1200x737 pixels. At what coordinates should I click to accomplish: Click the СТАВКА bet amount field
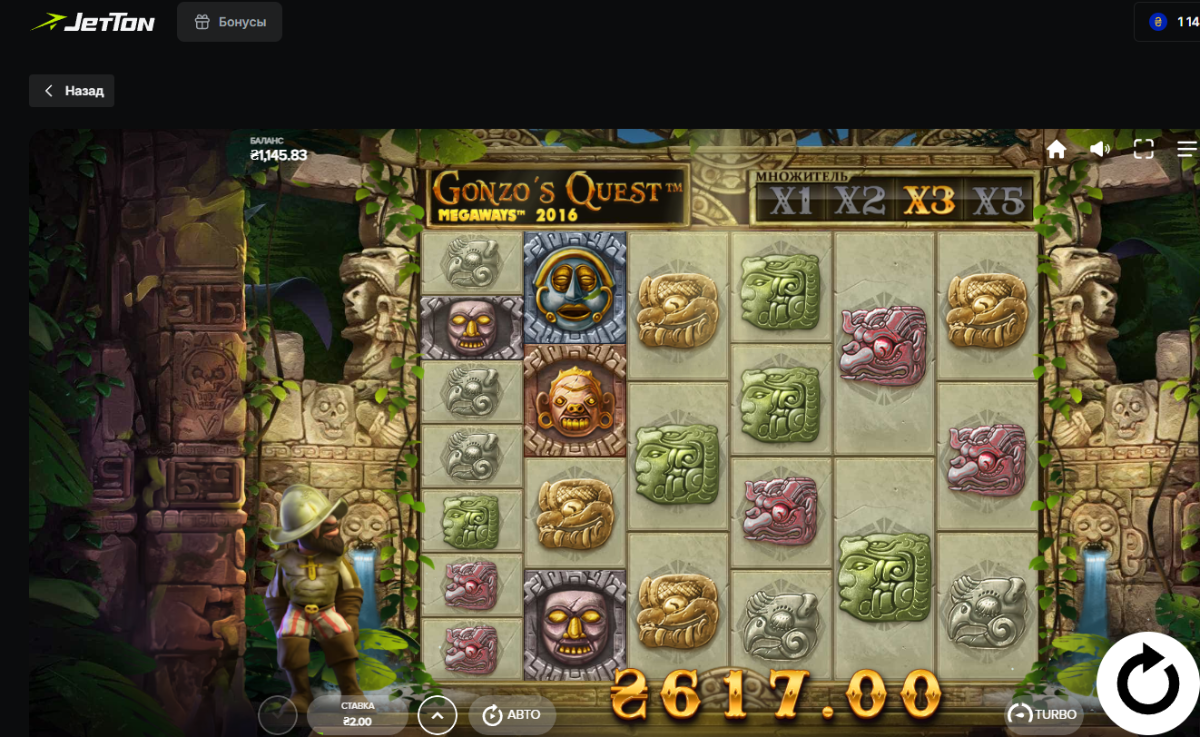357,715
